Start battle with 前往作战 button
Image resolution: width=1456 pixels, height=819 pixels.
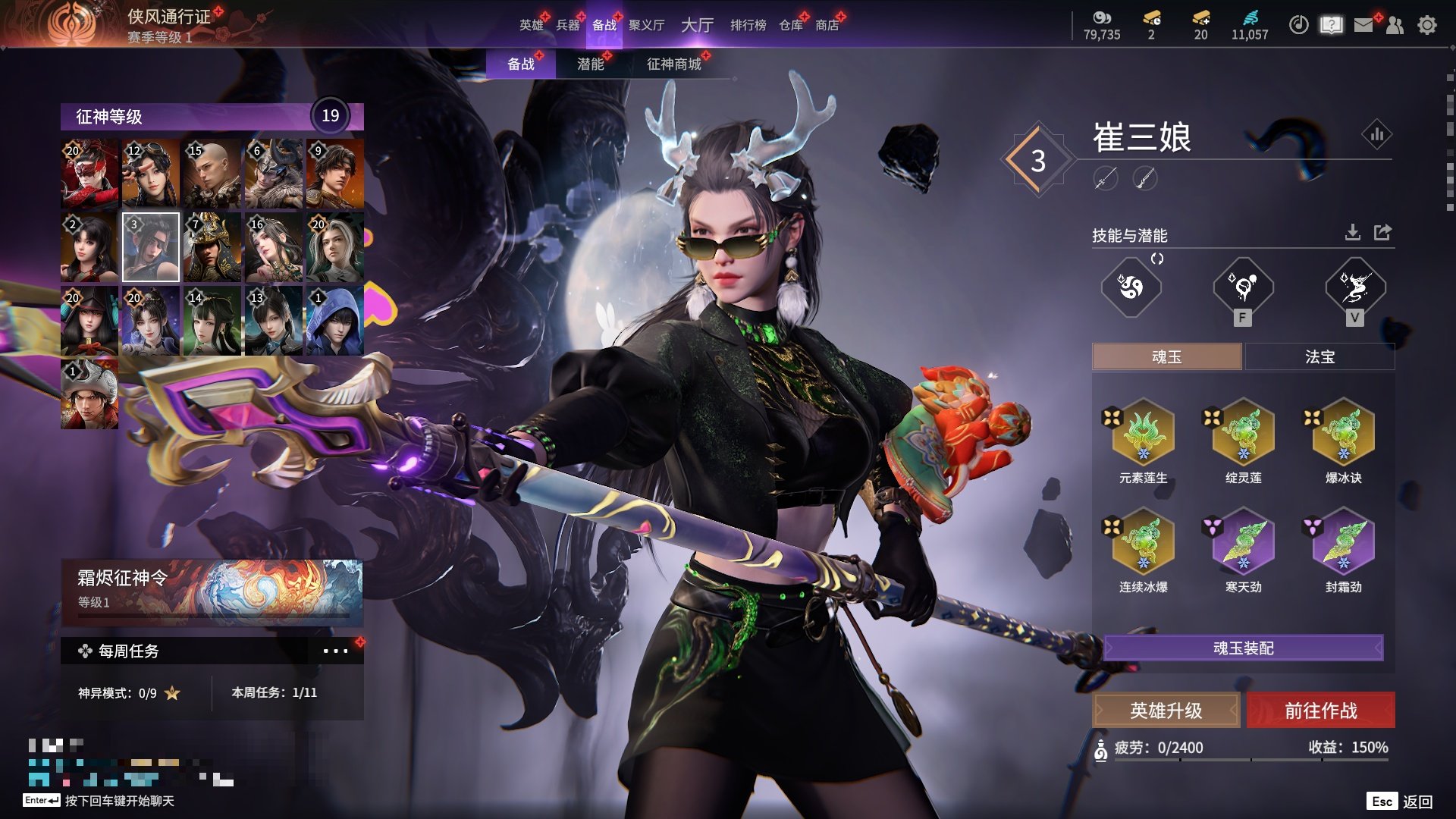pyautogui.click(x=1320, y=711)
